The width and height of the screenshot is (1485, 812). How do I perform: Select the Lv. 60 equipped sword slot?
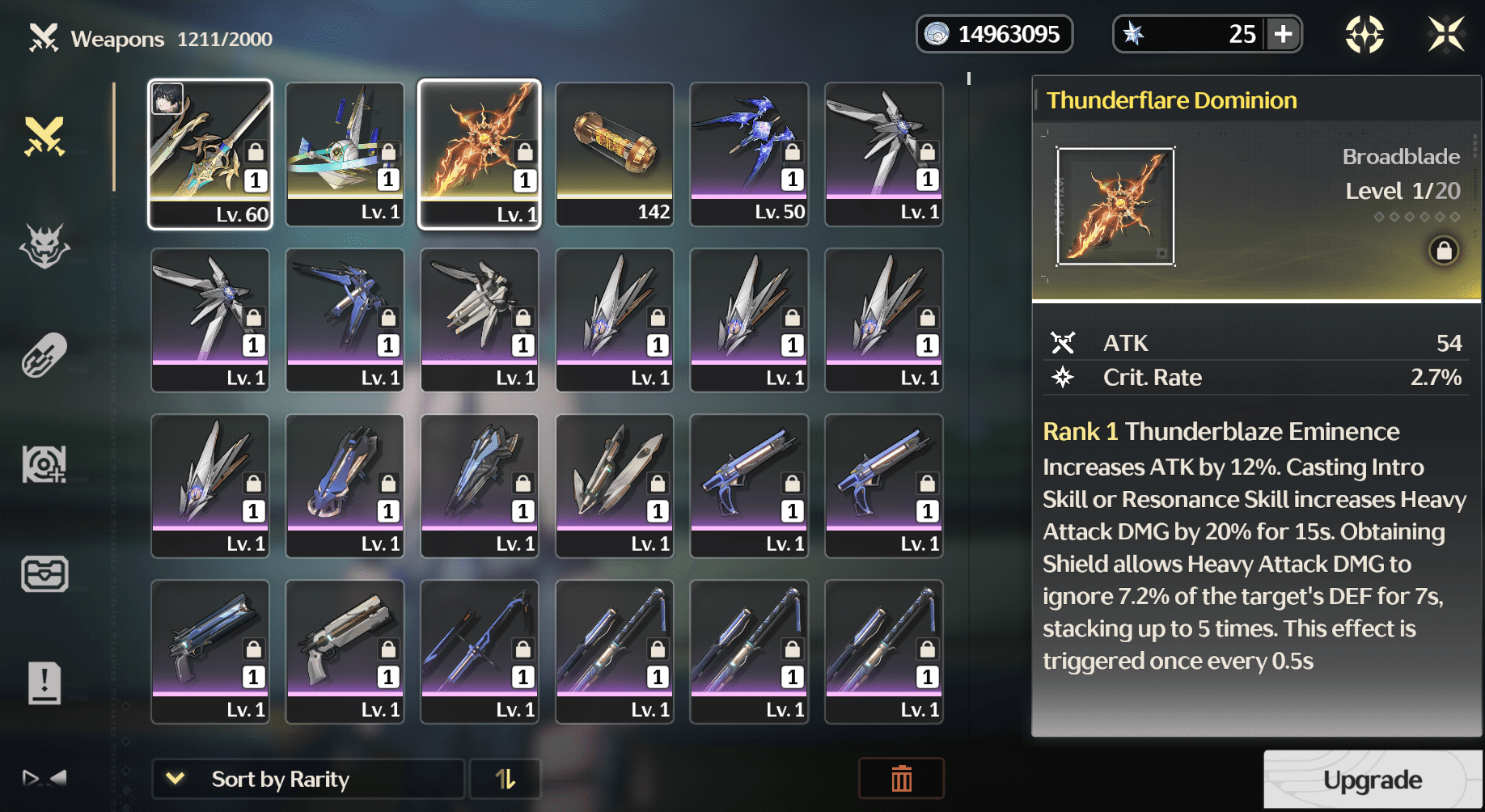point(210,154)
